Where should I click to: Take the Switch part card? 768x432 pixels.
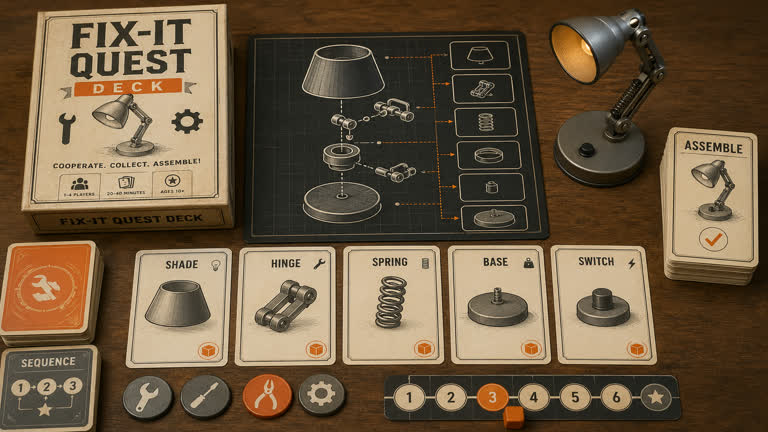pyautogui.click(x=603, y=304)
